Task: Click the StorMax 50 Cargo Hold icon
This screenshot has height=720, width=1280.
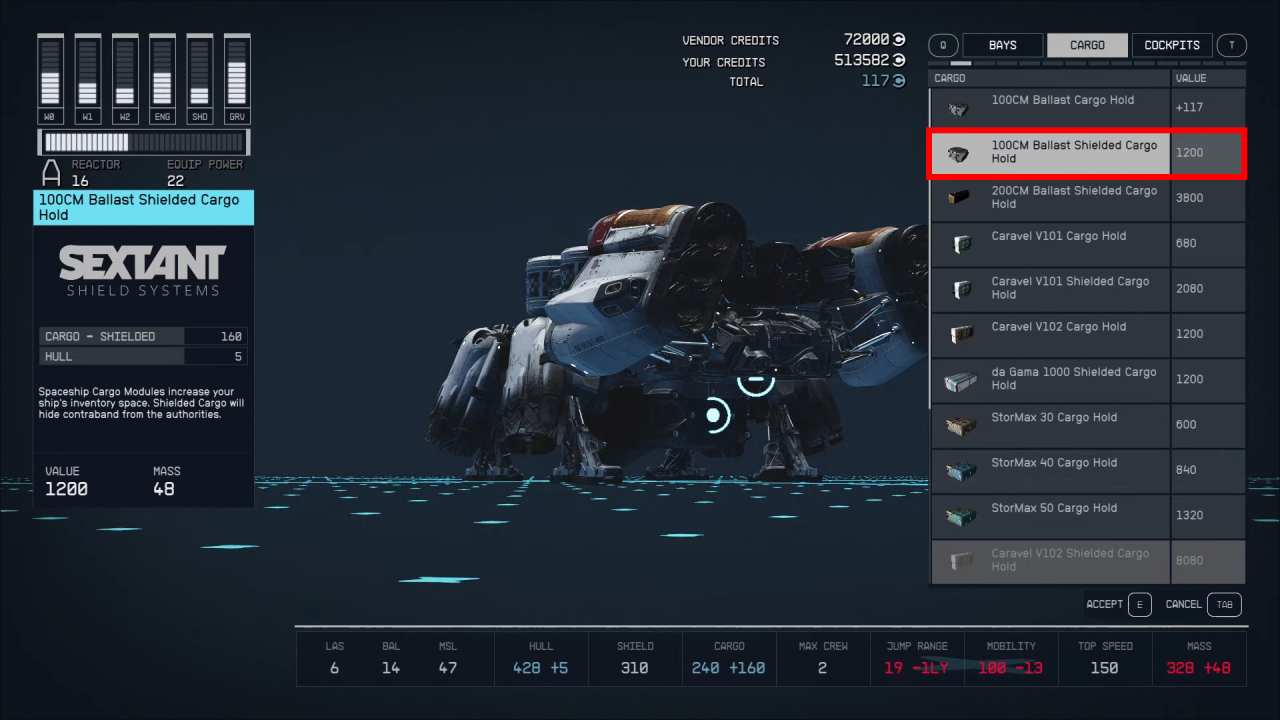Action: [x=960, y=516]
